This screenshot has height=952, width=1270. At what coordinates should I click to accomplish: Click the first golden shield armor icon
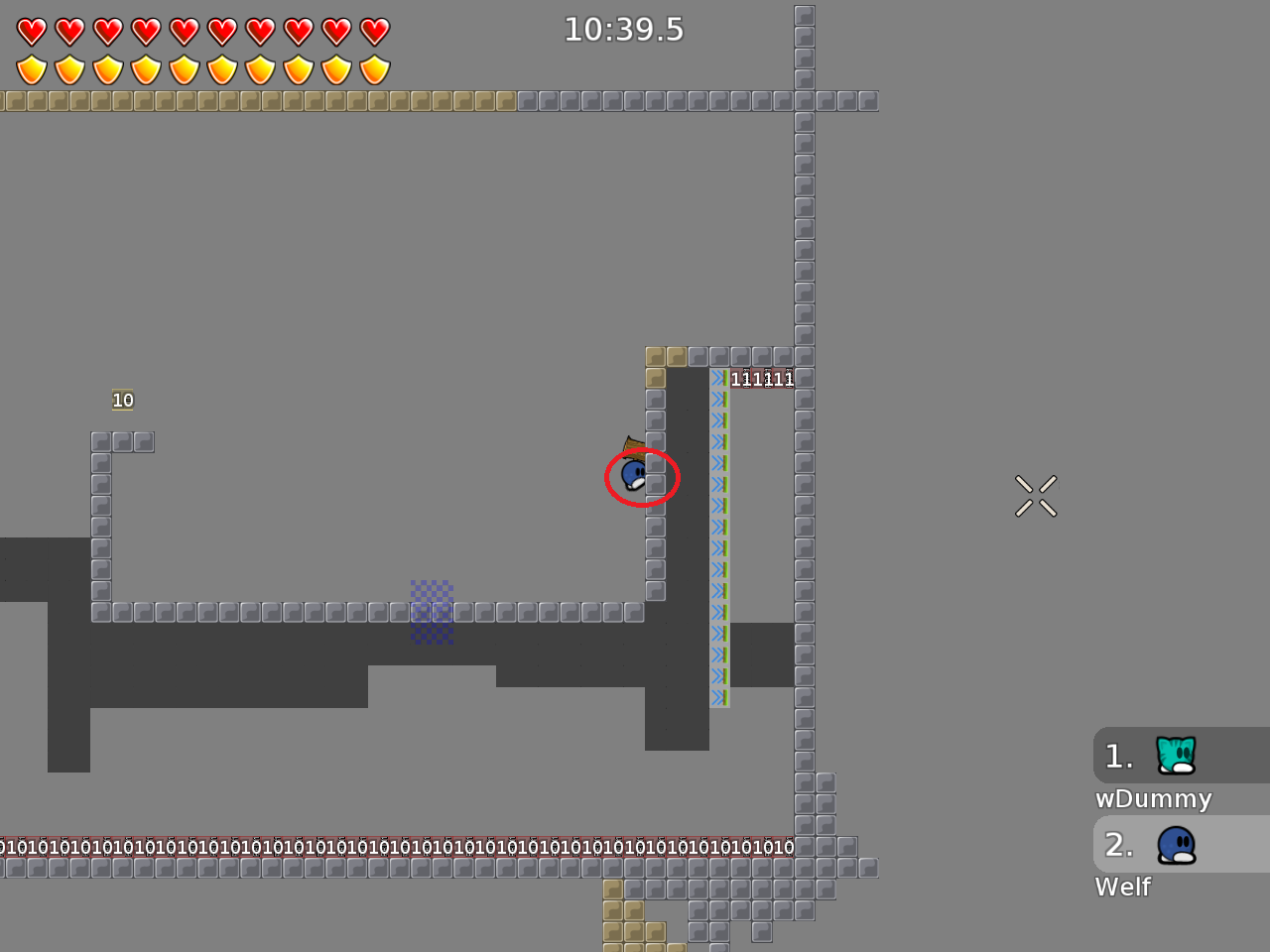pyautogui.click(x=30, y=68)
